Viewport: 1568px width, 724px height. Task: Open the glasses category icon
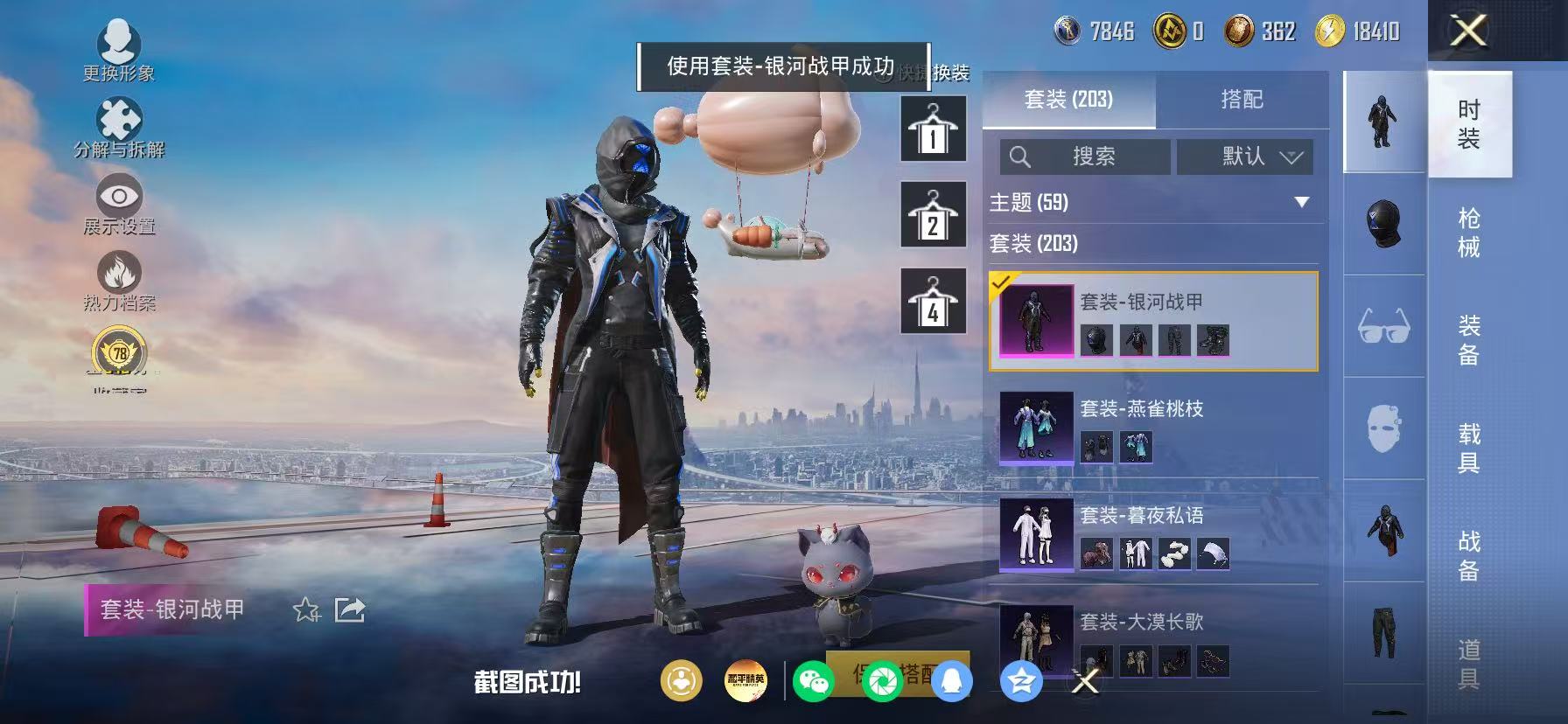[x=1382, y=326]
